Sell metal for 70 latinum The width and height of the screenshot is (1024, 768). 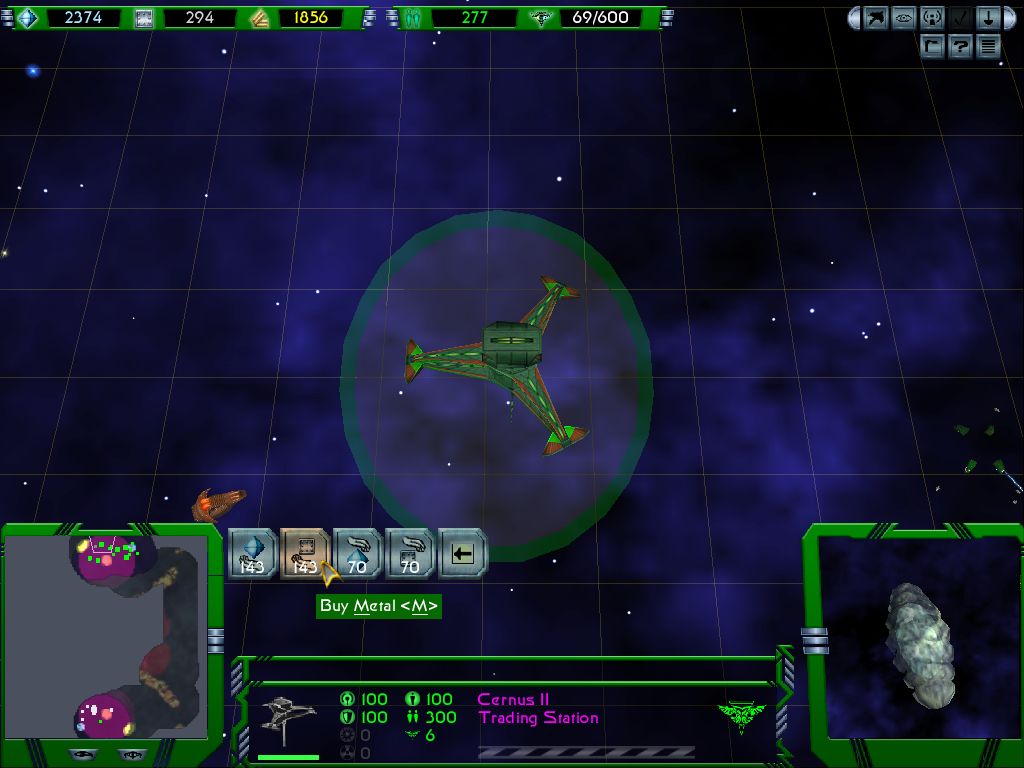(x=409, y=552)
